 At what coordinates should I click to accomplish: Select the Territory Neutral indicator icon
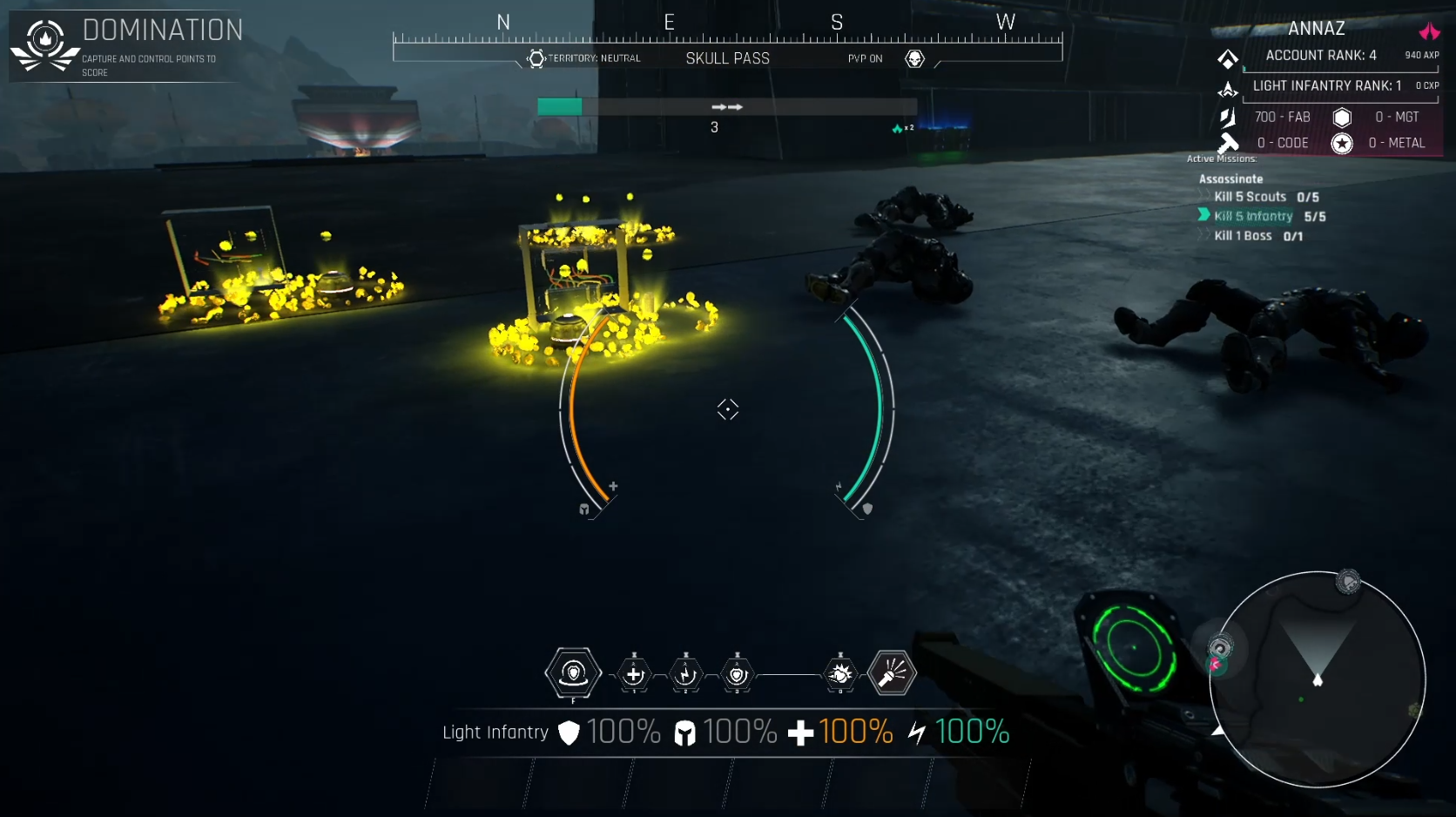coord(536,58)
